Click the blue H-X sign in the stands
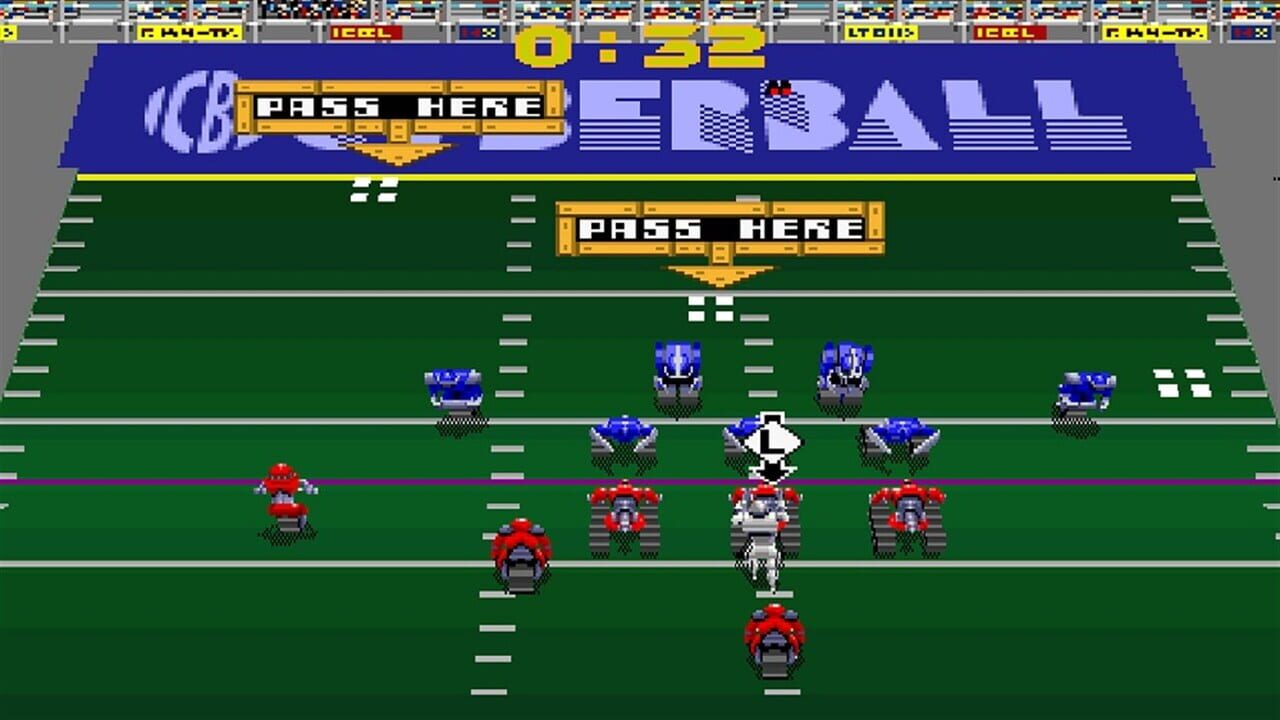Image resolution: width=1280 pixels, height=720 pixels. click(x=478, y=32)
